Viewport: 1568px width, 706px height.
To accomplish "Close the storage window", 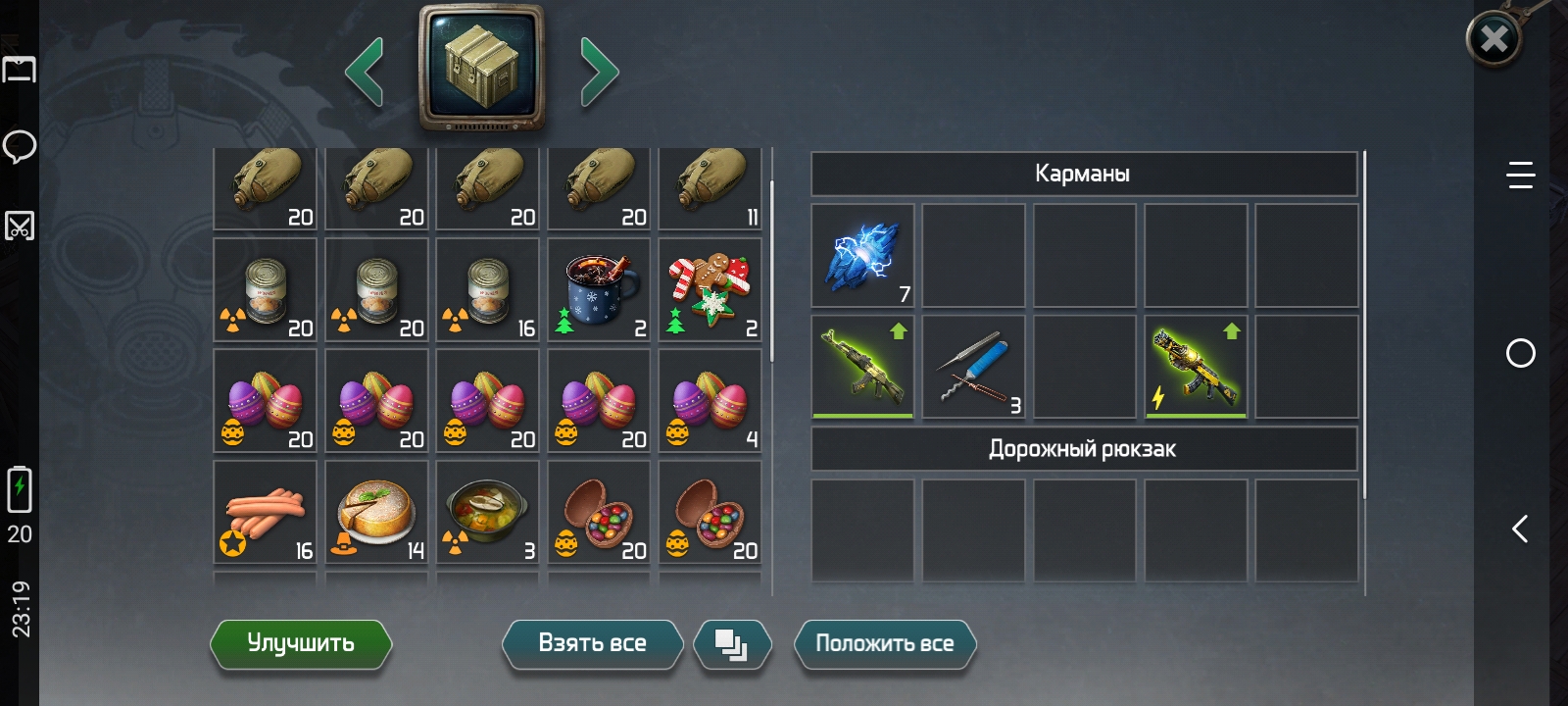I will (1494, 39).
